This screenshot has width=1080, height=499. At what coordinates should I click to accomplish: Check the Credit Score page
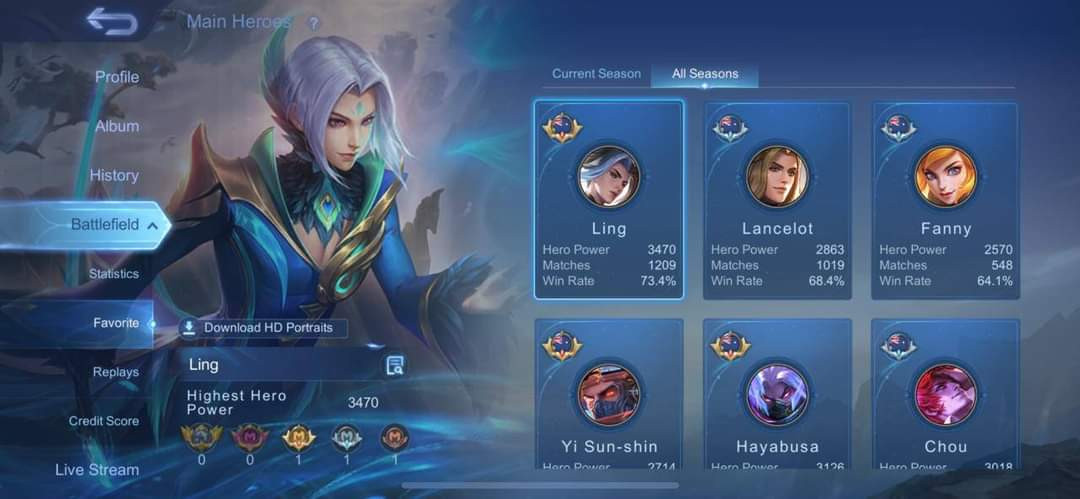coord(104,421)
